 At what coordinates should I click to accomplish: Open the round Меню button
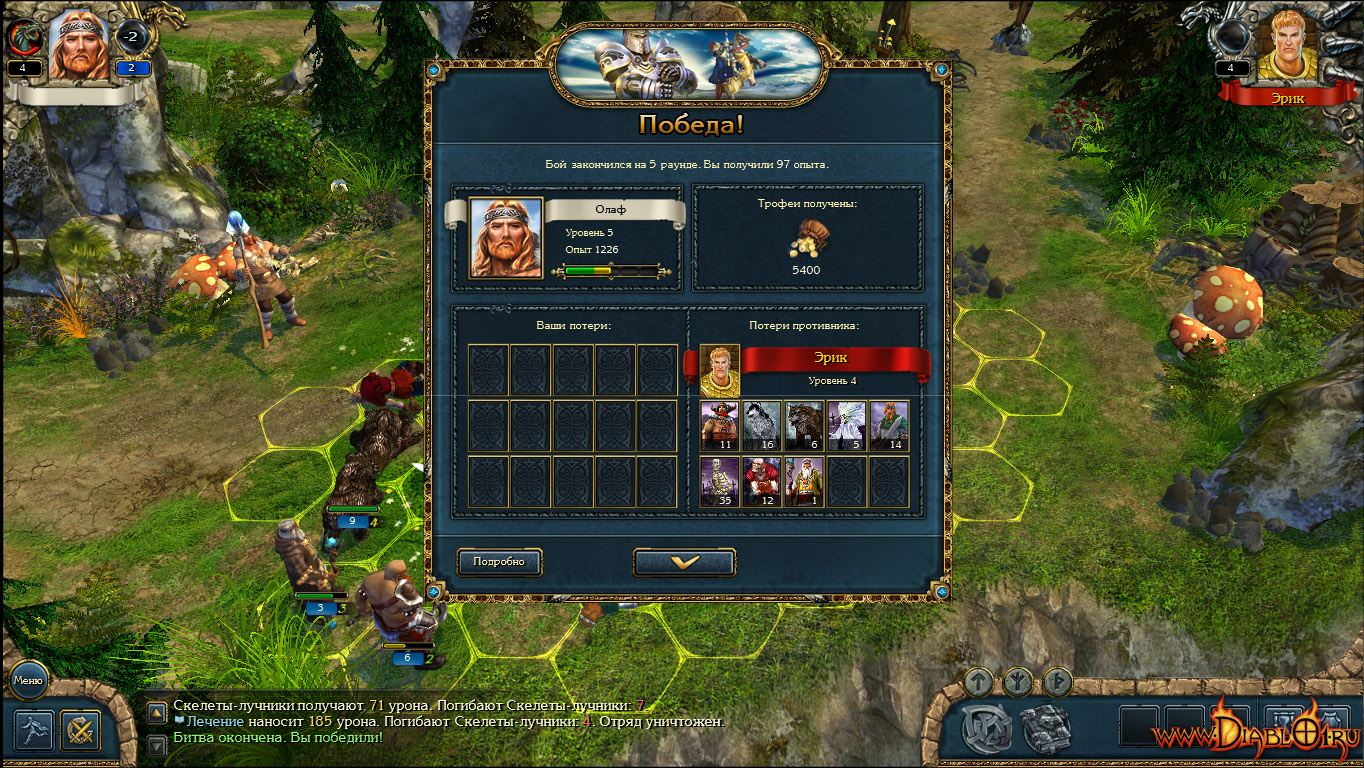[x=28, y=681]
